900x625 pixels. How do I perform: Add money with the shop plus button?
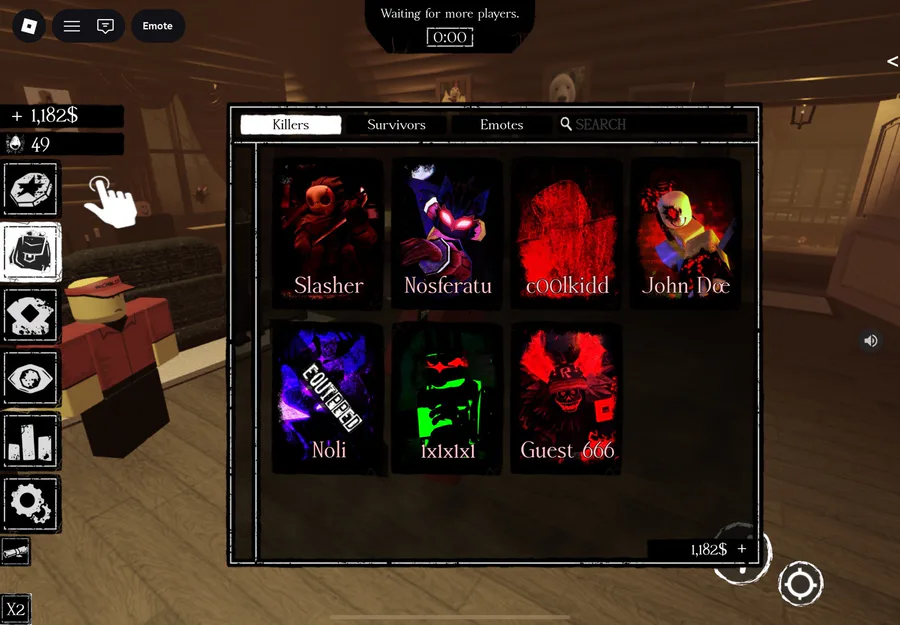(742, 549)
